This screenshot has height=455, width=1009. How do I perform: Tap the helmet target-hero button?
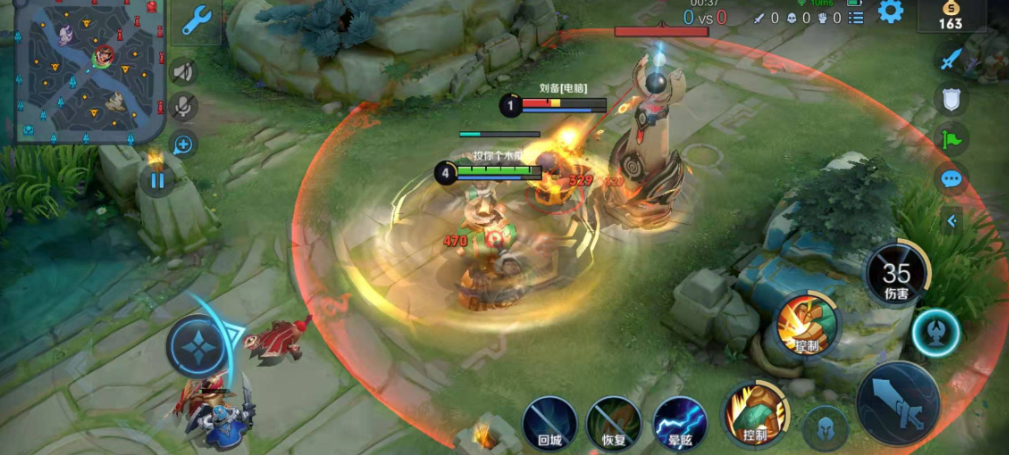pos(826,428)
